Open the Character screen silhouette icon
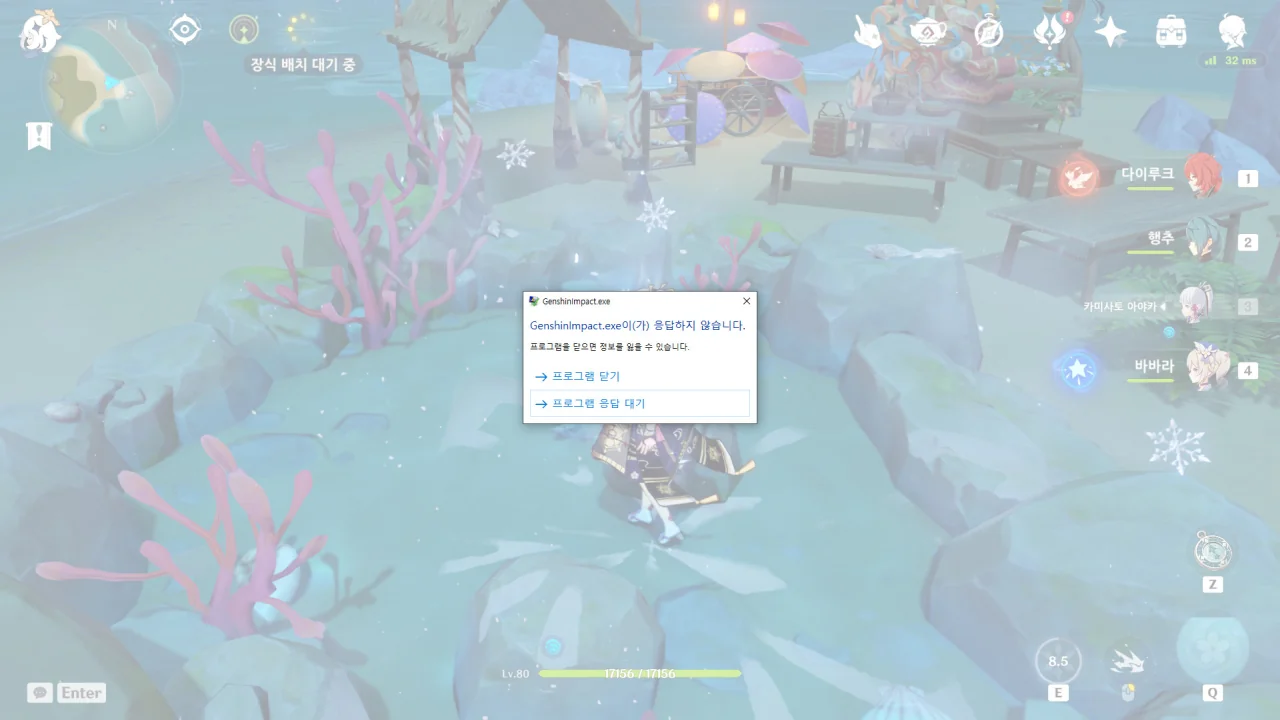The height and width of the screenshot is (720, 1280). point(1232,31)
